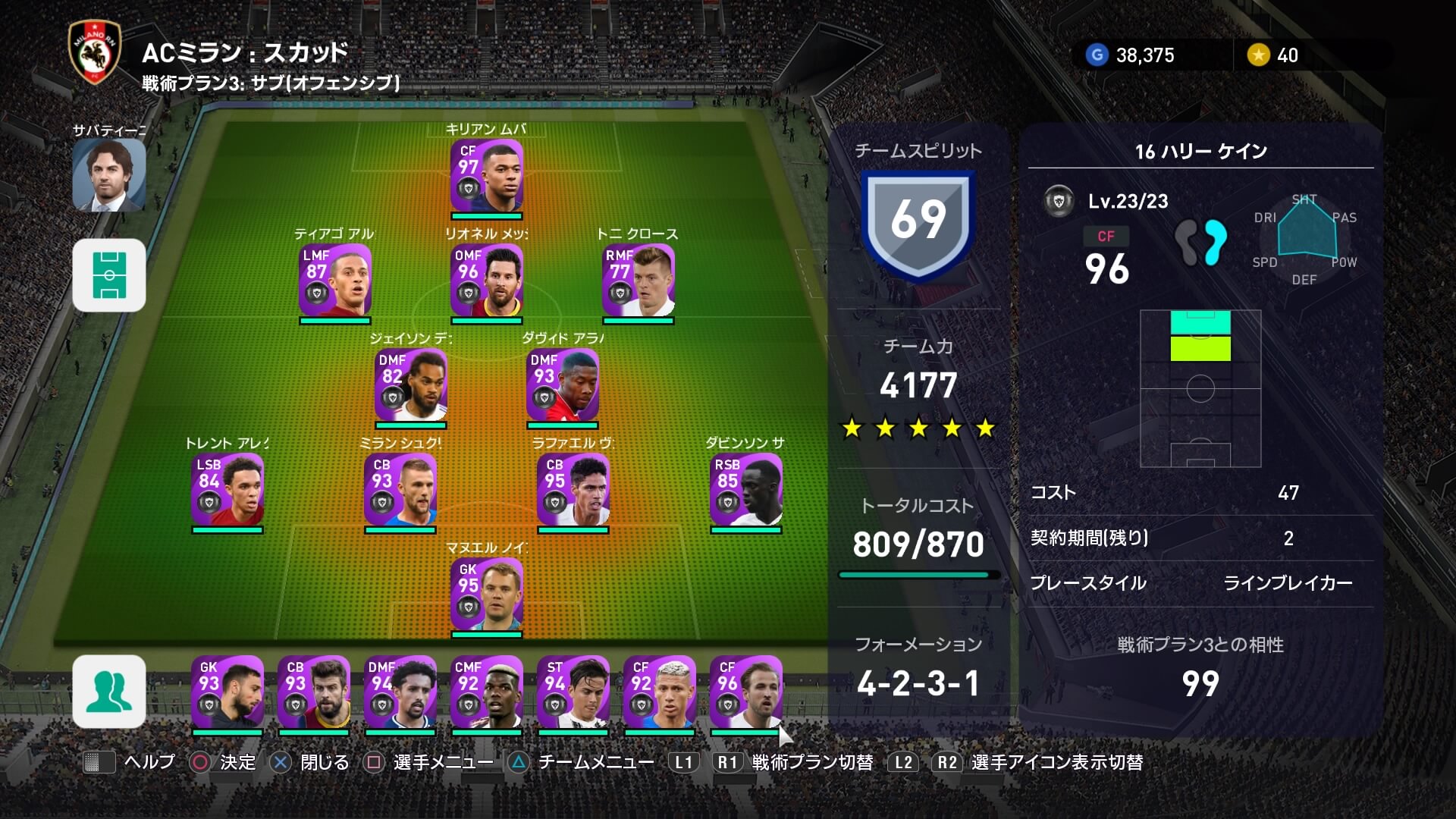Pick Toni Kroos RMF 77 card
Screen dimensions: 1456x819
(x=639, y=280)
